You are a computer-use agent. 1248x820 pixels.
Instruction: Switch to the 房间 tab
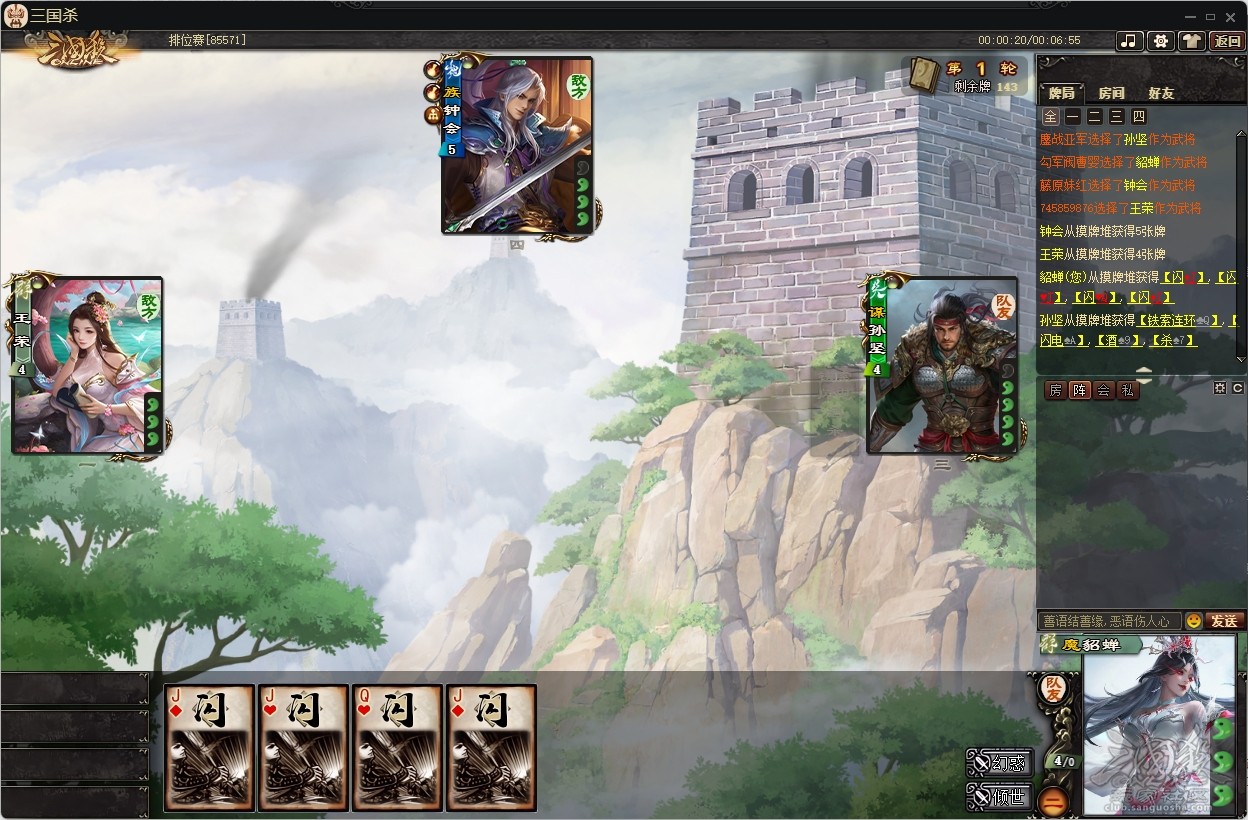(x=1111, y=93)
